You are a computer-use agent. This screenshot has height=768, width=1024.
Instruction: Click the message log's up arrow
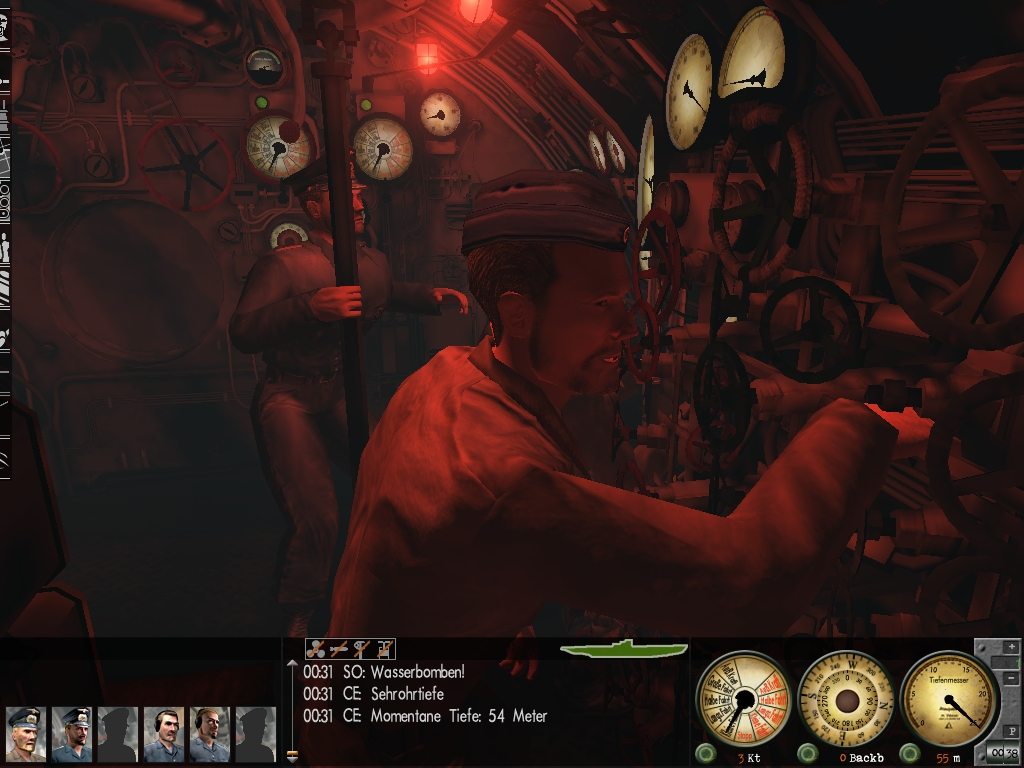point(292,662)
